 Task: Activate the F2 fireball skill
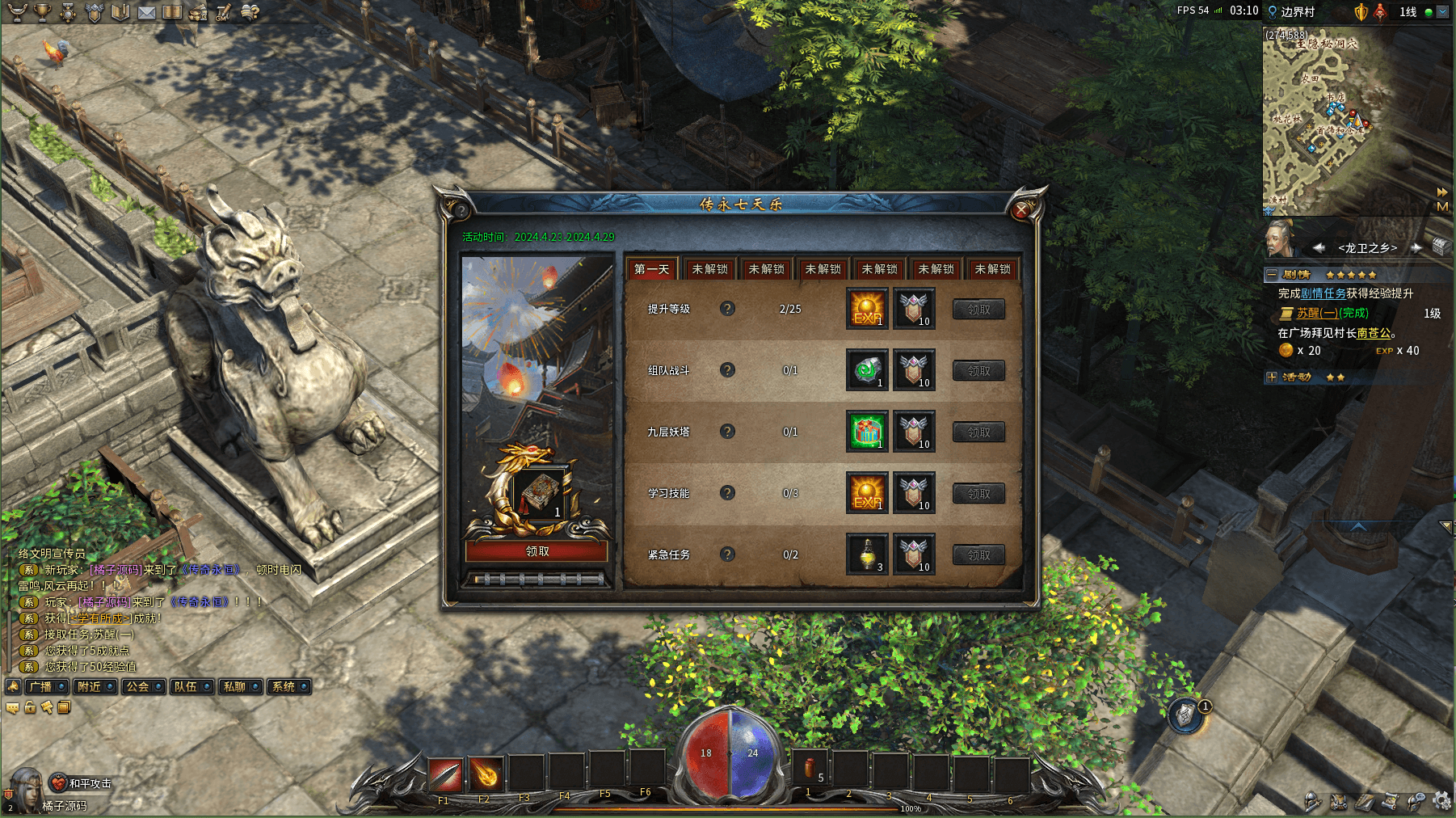click(x=485, y=775)
